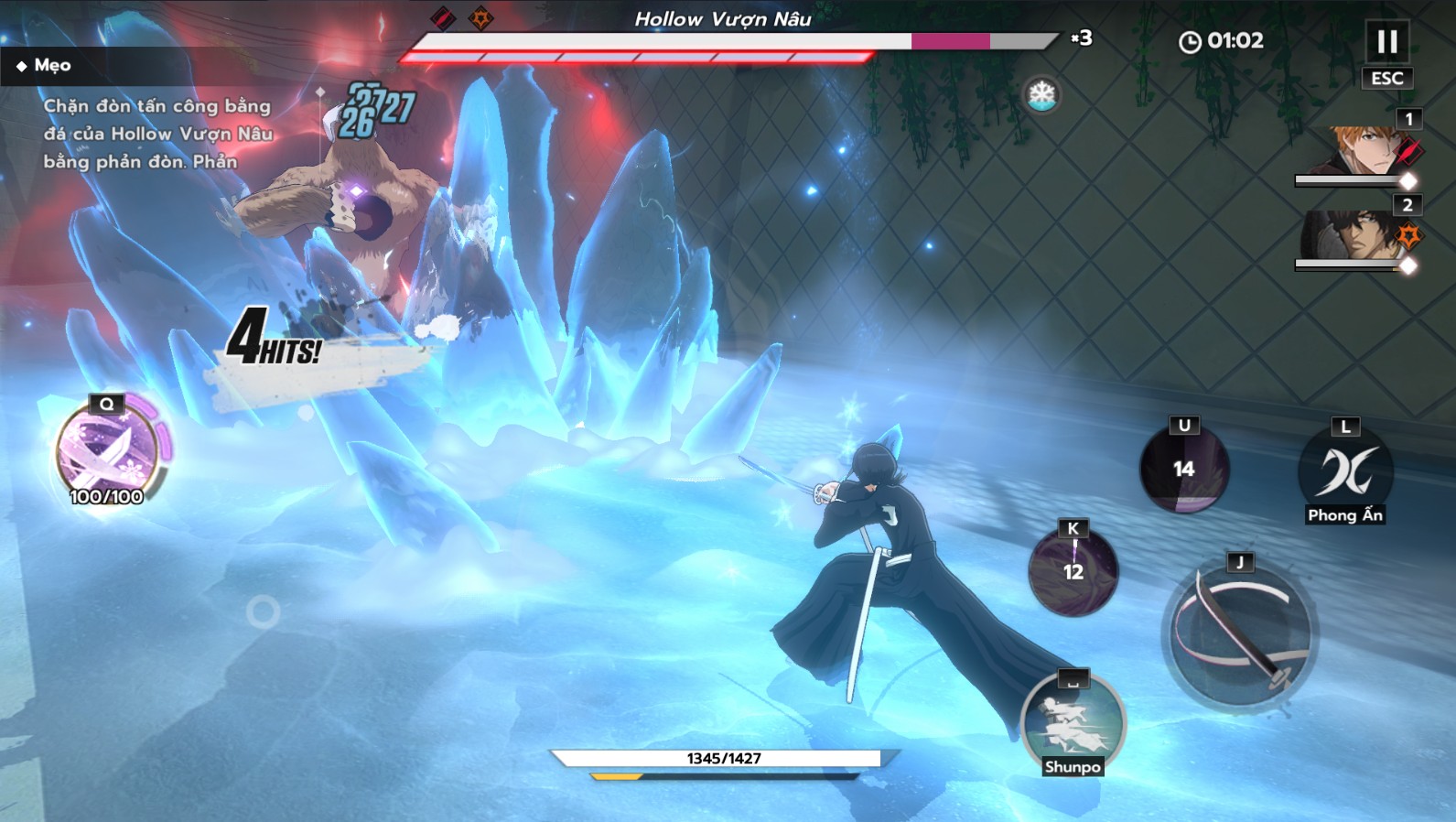Image resolution: width=1456 pixels, height=822 pixels.
Task: Toggle the diamond marker on character 1's gauge
Action: pyautogui.click(x=1407, y=182)
